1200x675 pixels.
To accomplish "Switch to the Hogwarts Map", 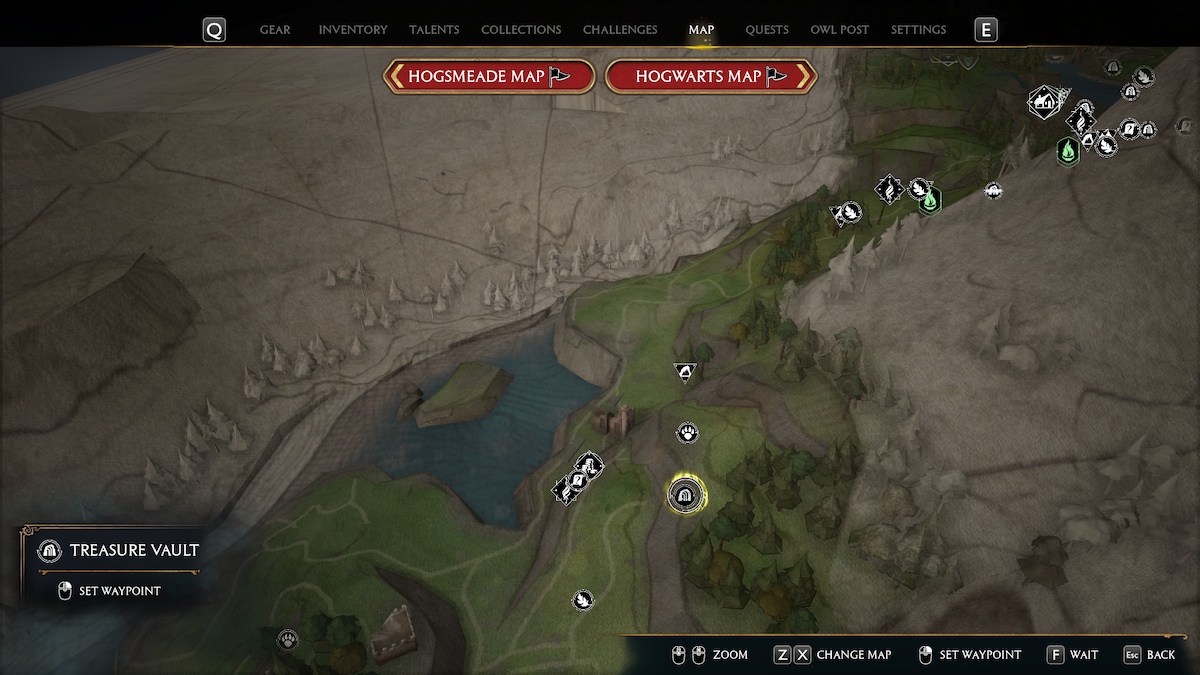I will point(711,76).
